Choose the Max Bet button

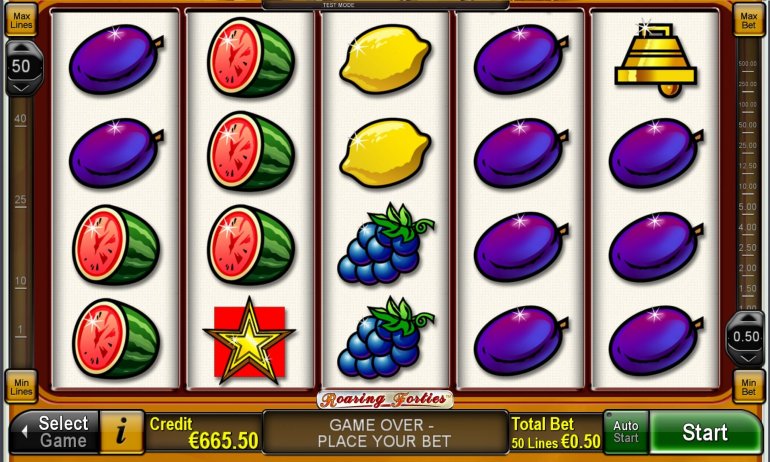click(748, 20)
